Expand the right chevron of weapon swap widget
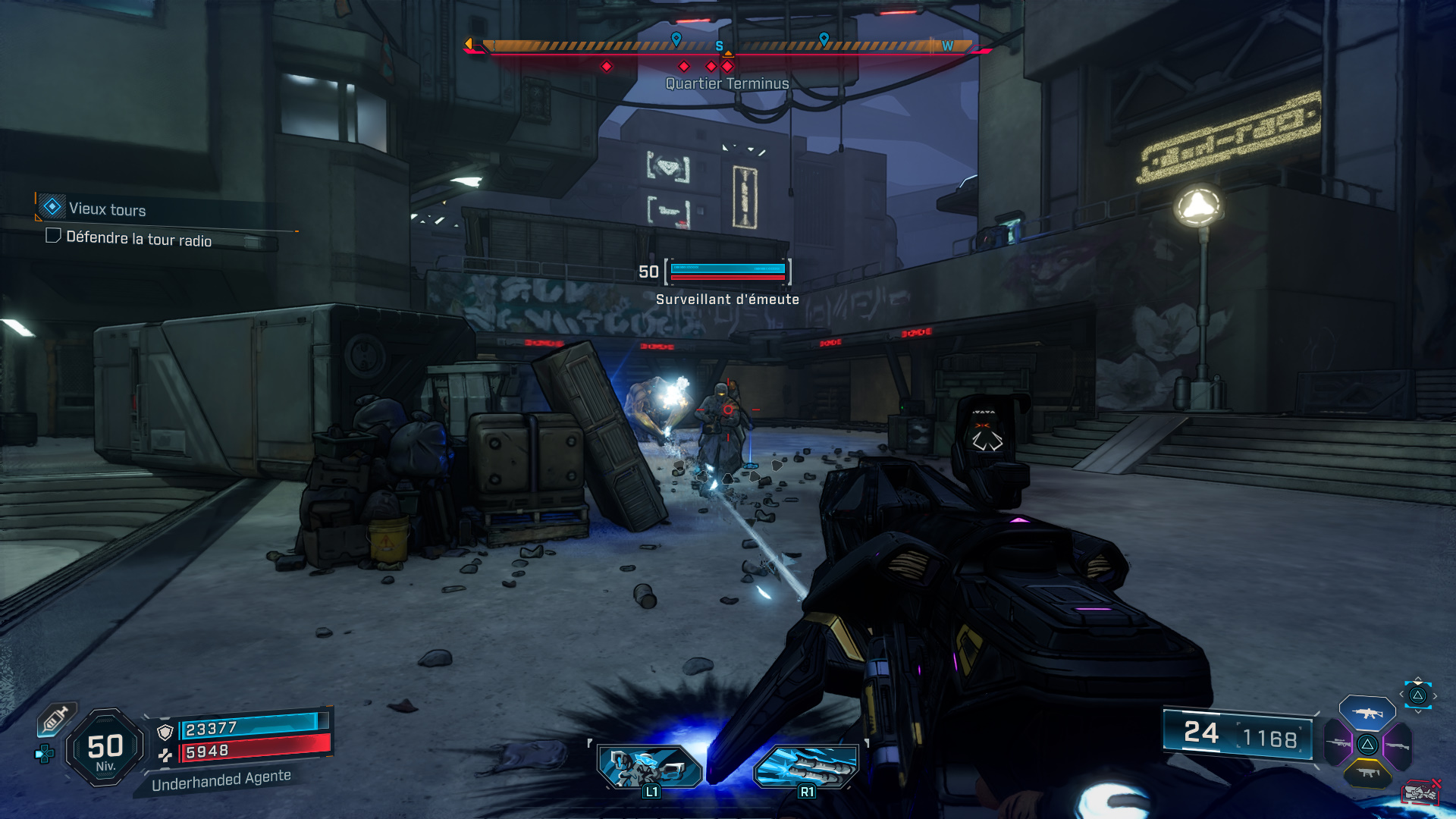Screen dimensions: 1456x819 click(x=1435, y=695)
